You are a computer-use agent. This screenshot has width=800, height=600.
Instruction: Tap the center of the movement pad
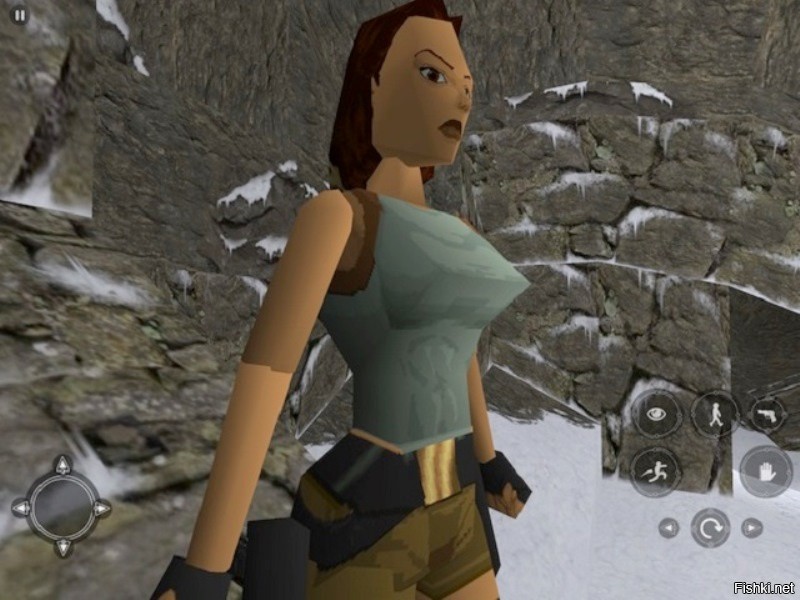tap(62, 507)
